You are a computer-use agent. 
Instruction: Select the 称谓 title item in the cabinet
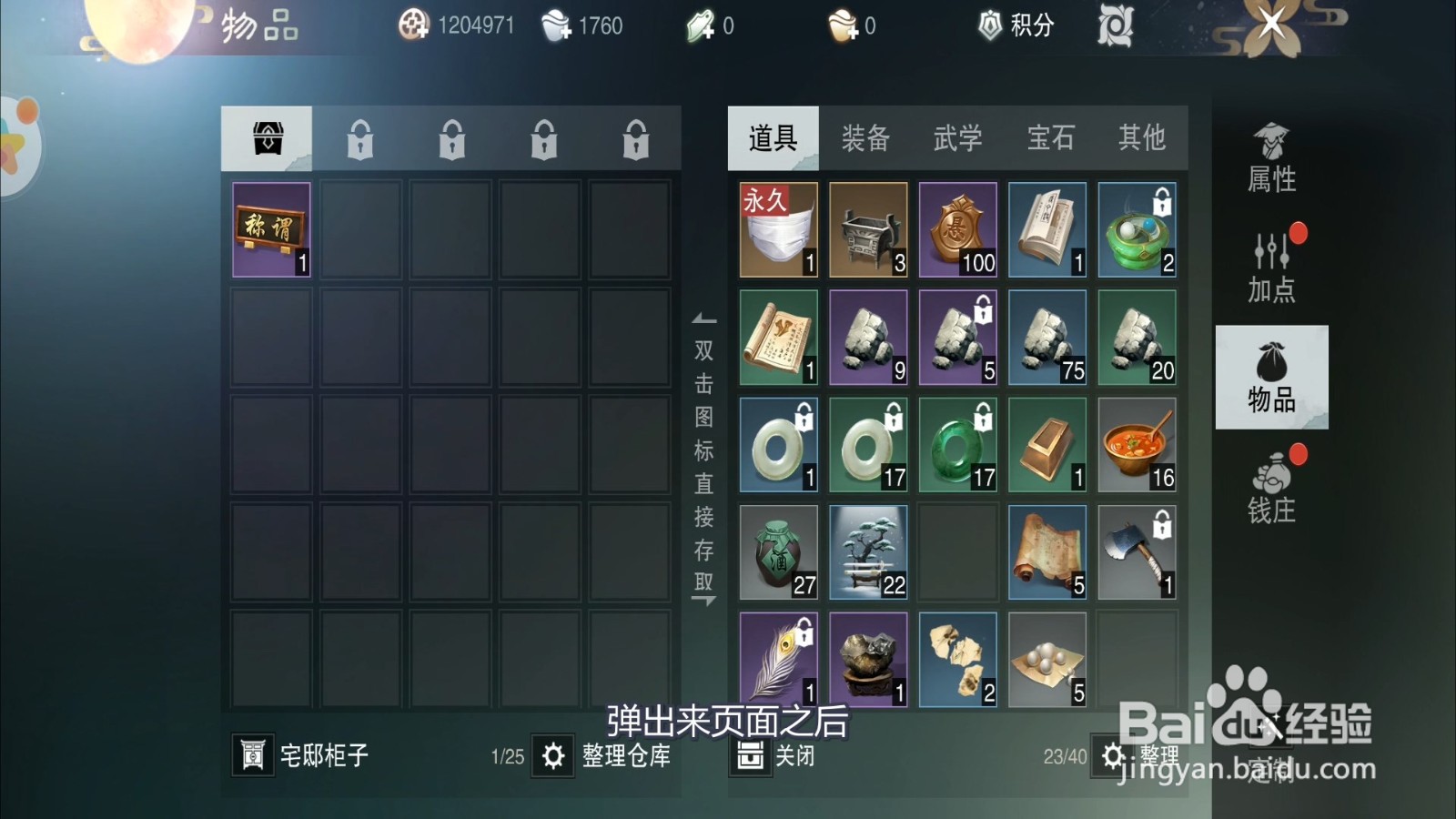[x=270, y=228]
